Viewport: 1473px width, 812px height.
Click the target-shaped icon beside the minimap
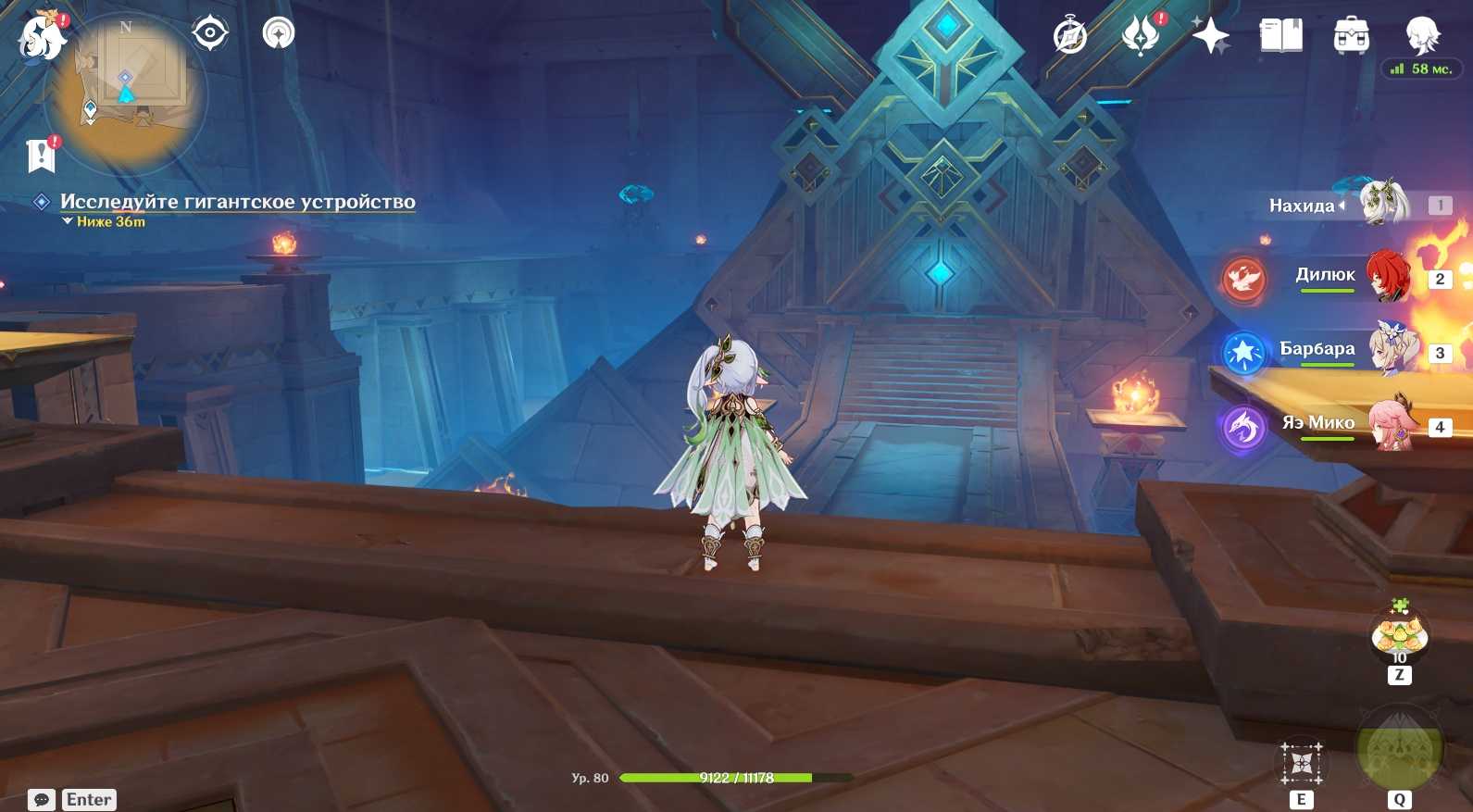click(210, 33)
